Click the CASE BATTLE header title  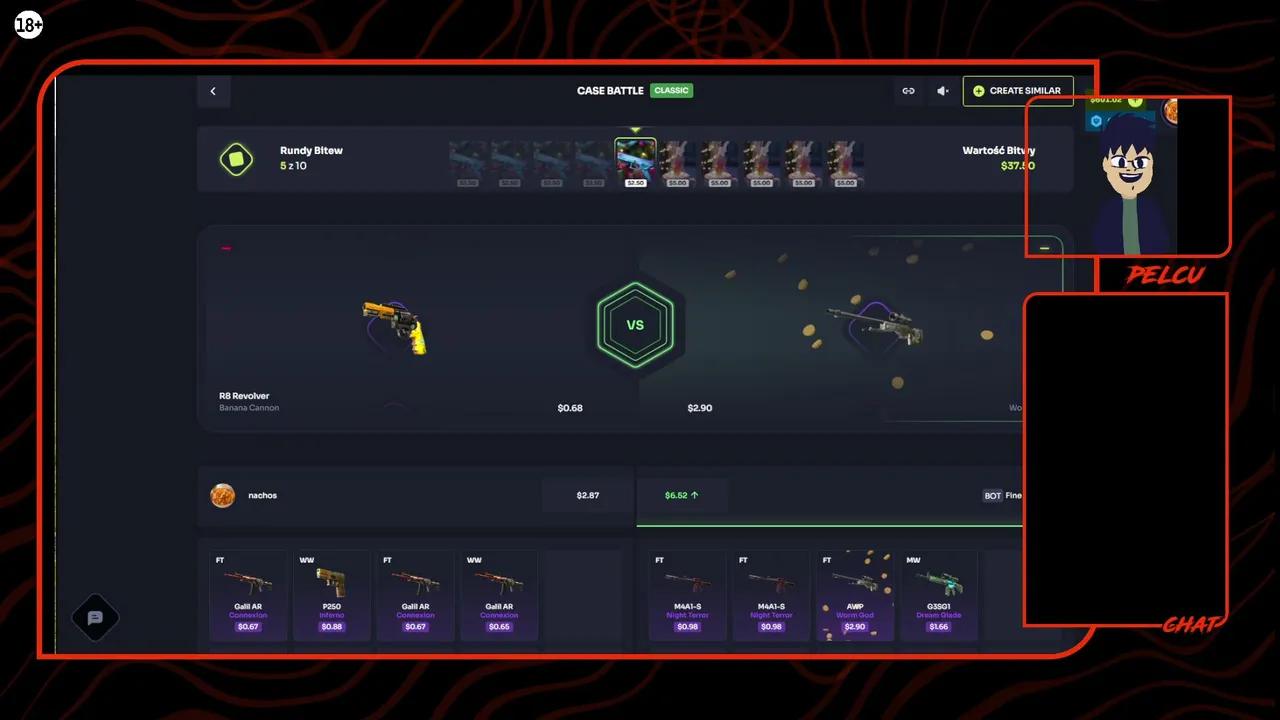click(x=610, y=90)
